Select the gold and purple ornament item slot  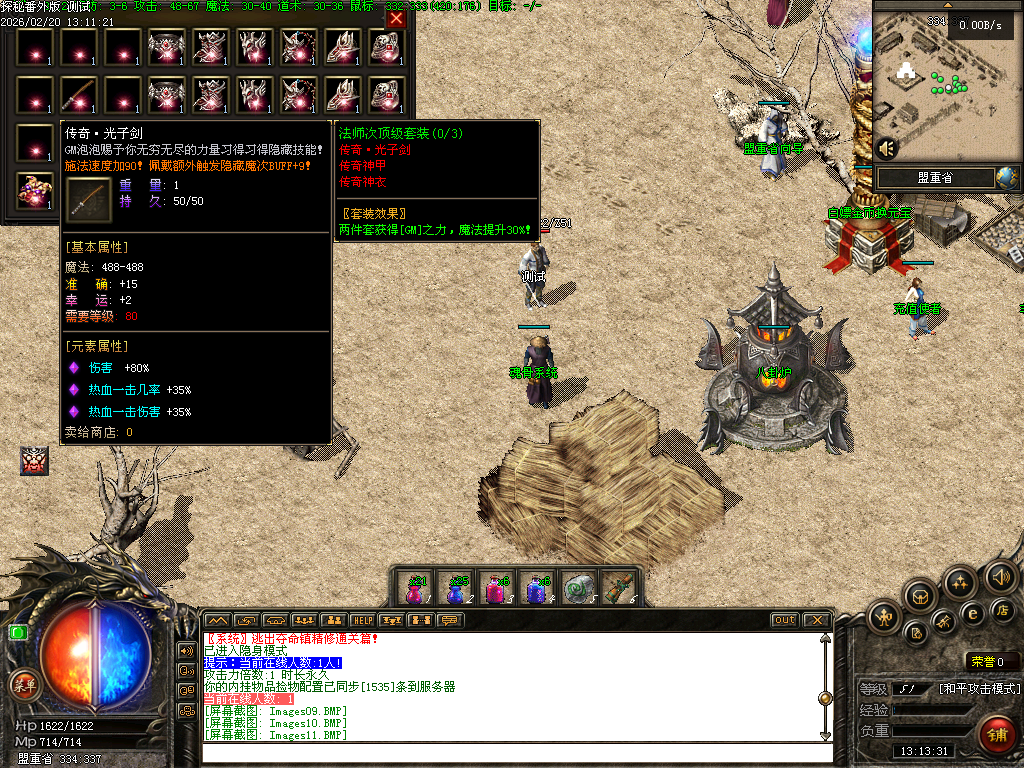point(34,191)
